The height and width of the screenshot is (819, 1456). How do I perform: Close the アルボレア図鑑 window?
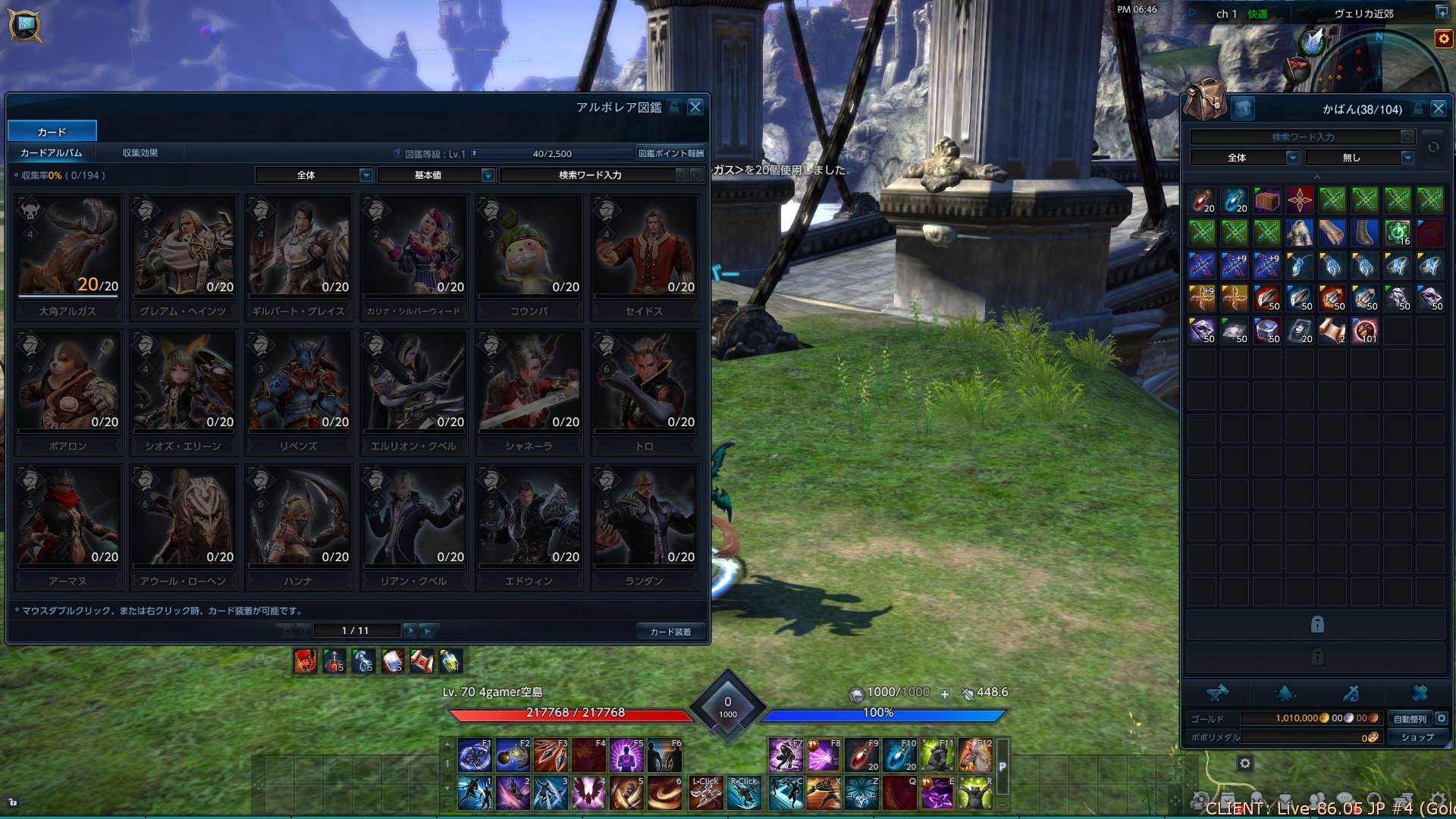pos(695,107)
